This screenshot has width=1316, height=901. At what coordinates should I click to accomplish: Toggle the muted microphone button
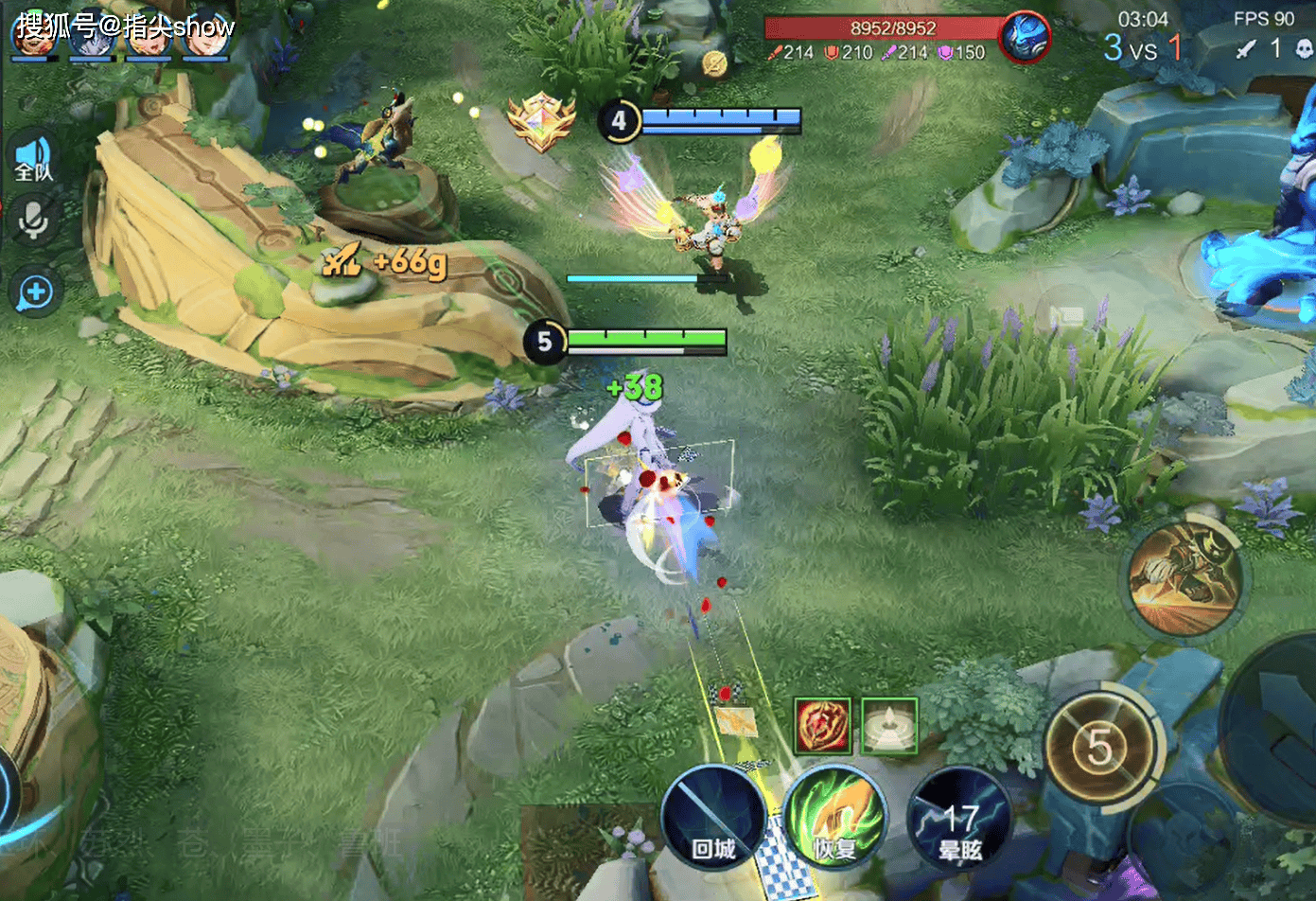tap(34, 221)
